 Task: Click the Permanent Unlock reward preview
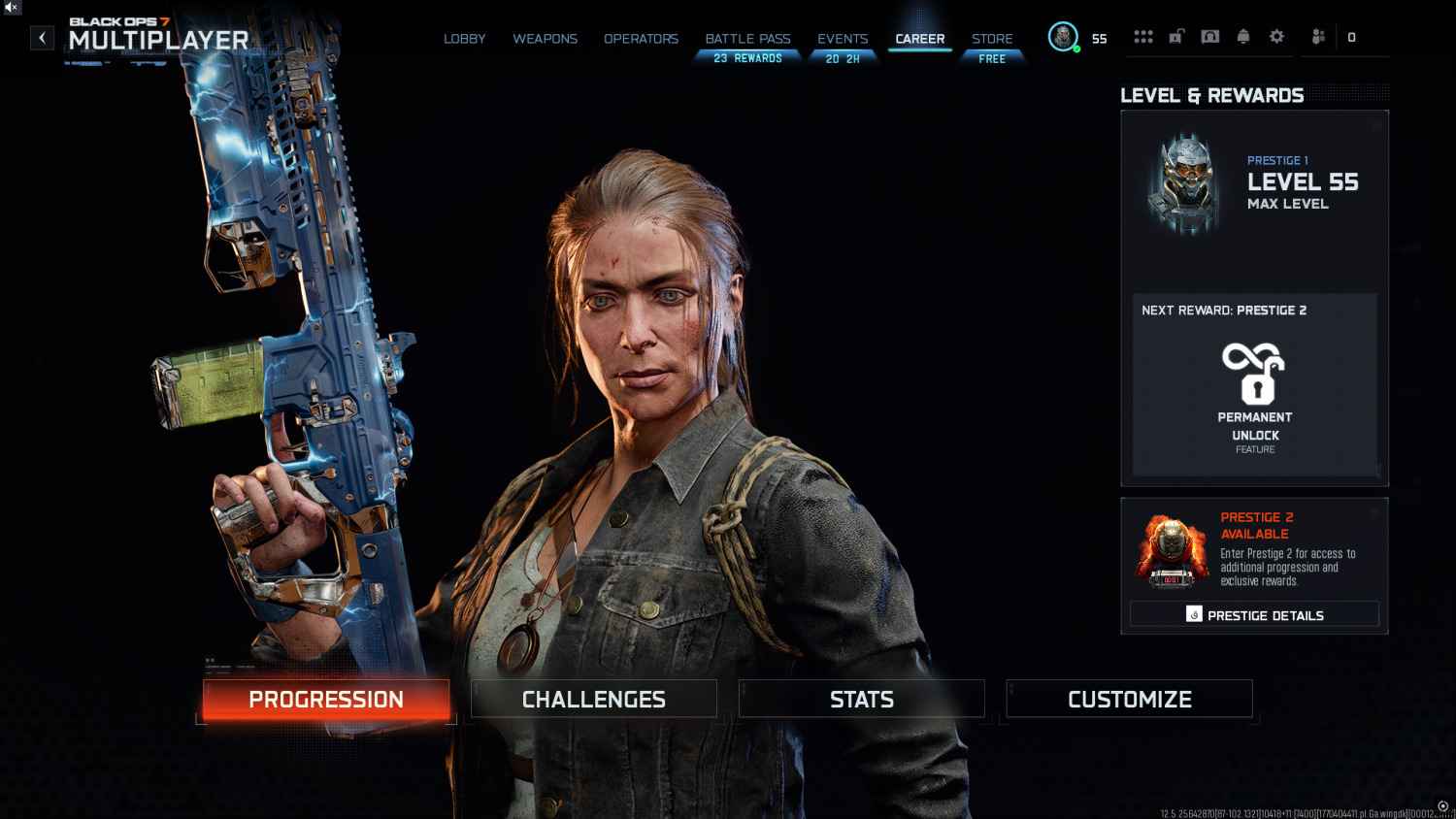pos(1255,388)
